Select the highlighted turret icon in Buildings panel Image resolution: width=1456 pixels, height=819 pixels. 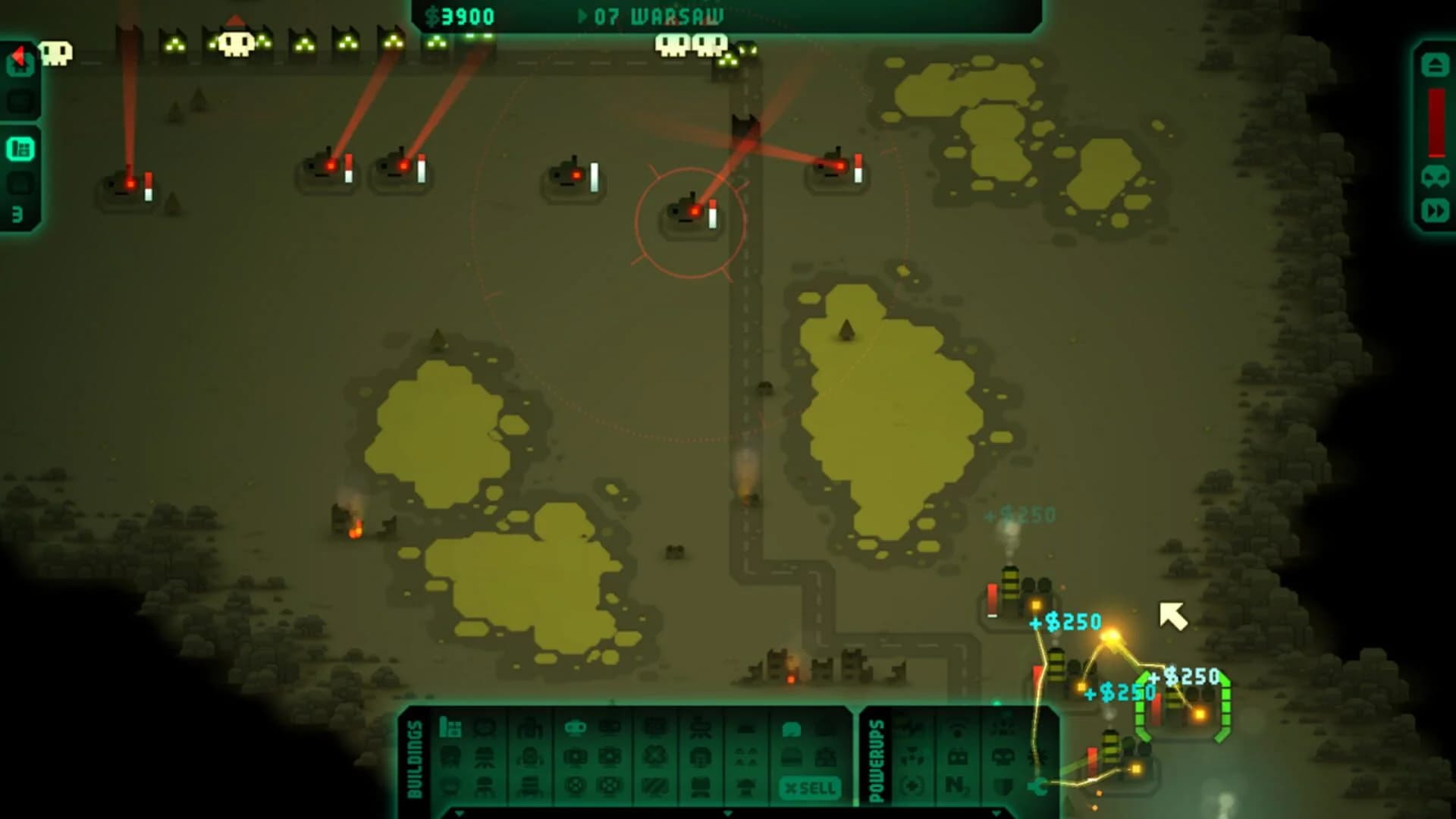click(576, 728)
